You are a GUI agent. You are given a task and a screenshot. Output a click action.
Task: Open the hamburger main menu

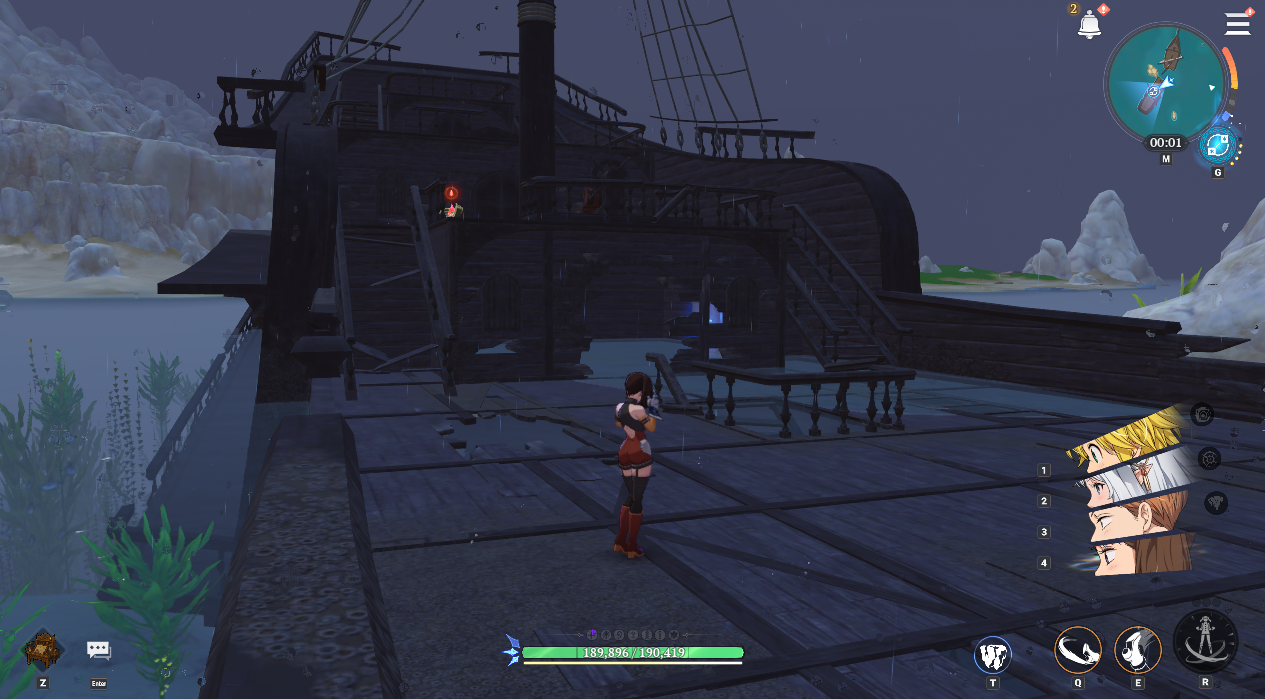pos(1238,24)
